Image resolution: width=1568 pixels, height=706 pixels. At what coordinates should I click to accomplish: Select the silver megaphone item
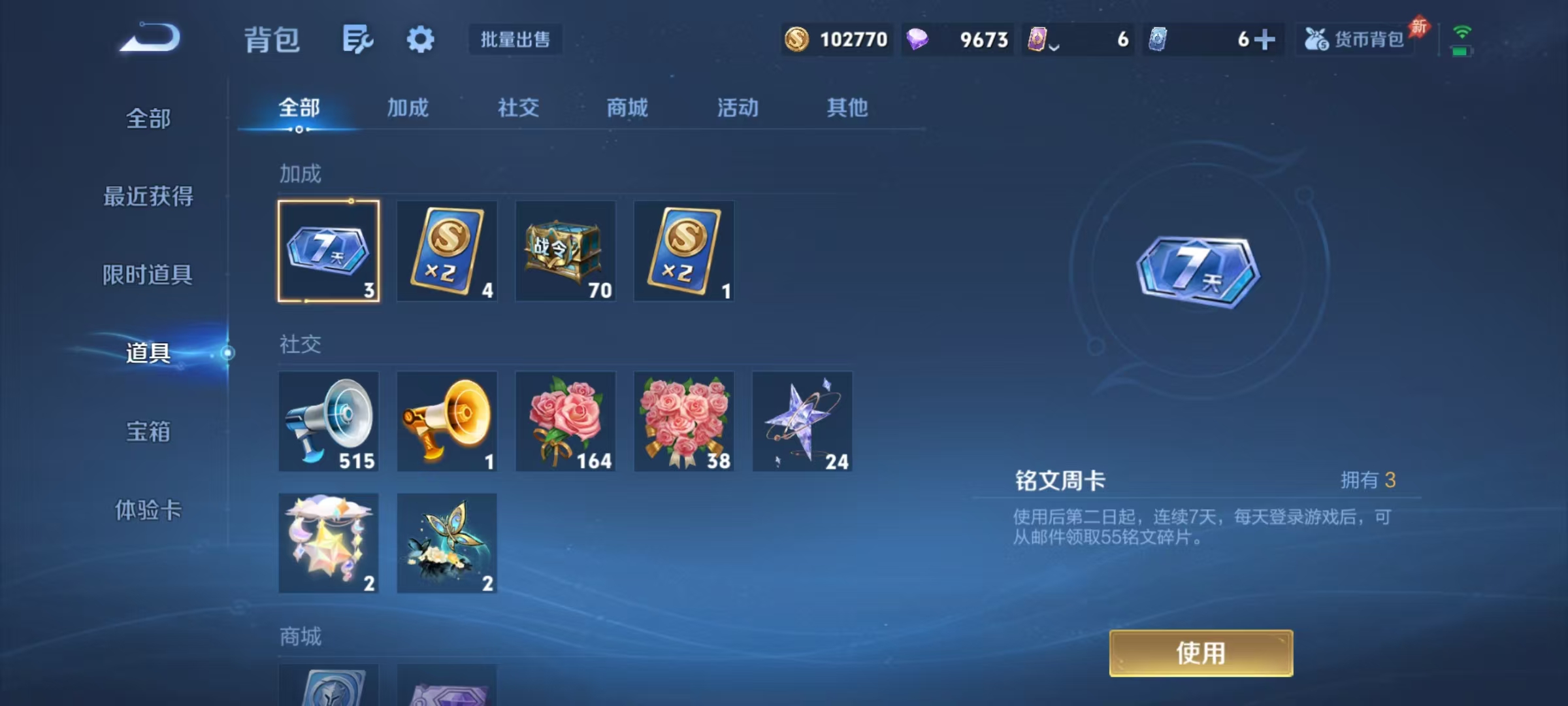[329, 421]
